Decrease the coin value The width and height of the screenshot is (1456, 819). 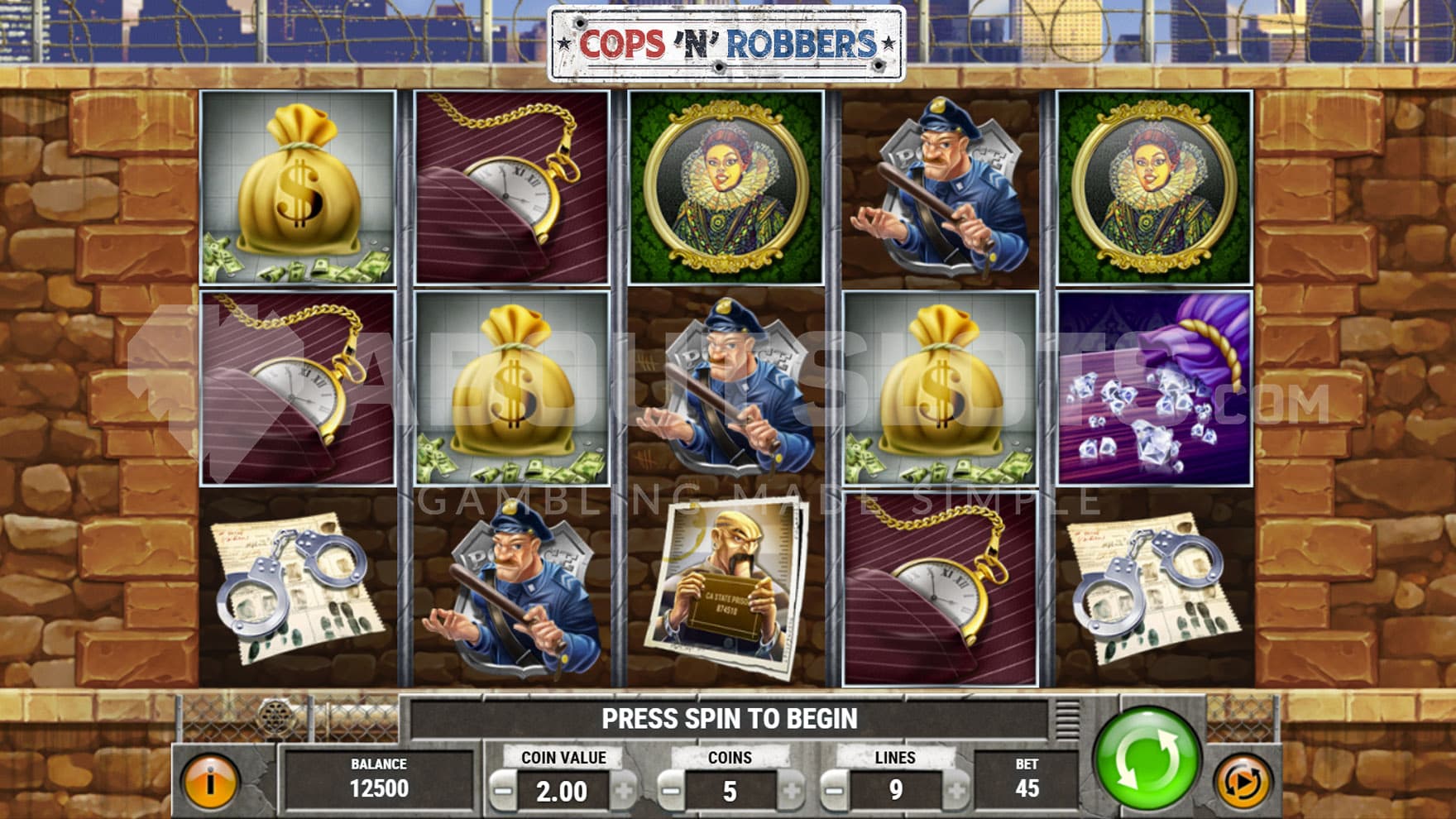(x=502, y=792)
